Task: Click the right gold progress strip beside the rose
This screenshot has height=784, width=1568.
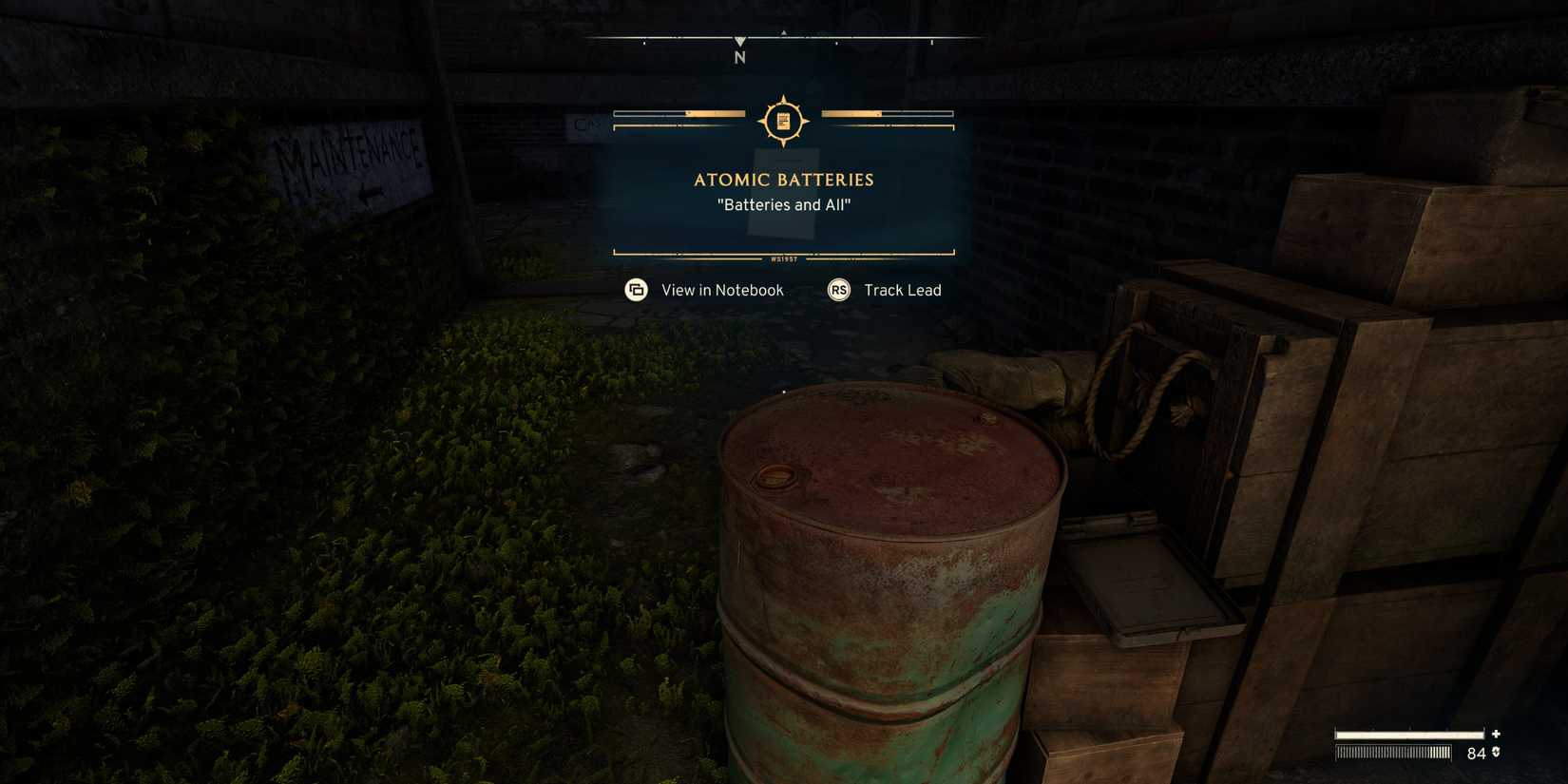Action: pyautogui.click(x=889, y=114)
